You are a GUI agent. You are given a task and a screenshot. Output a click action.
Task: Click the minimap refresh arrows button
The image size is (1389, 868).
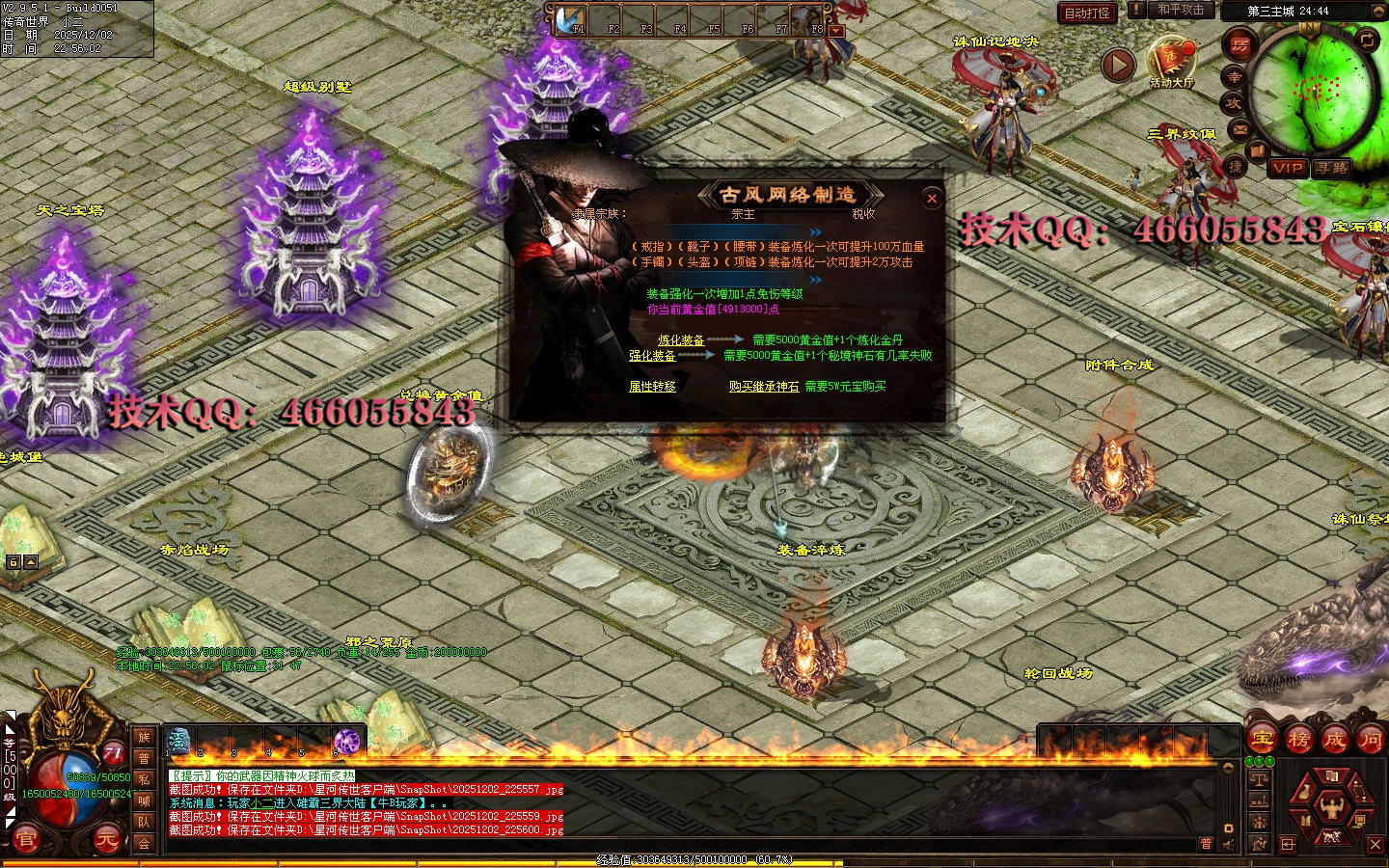pyautogui.click(x=1368, y=40)
